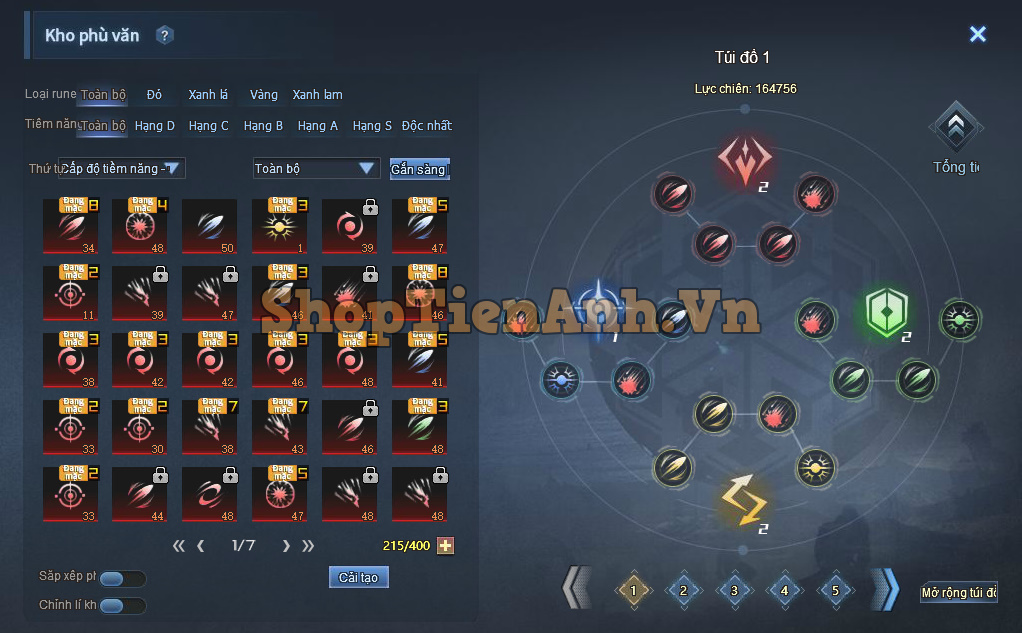Open the Toàn bộ dropdown list
This screenshot has height=633, width=1022.
pyautogui.click(x=315, y=168)
